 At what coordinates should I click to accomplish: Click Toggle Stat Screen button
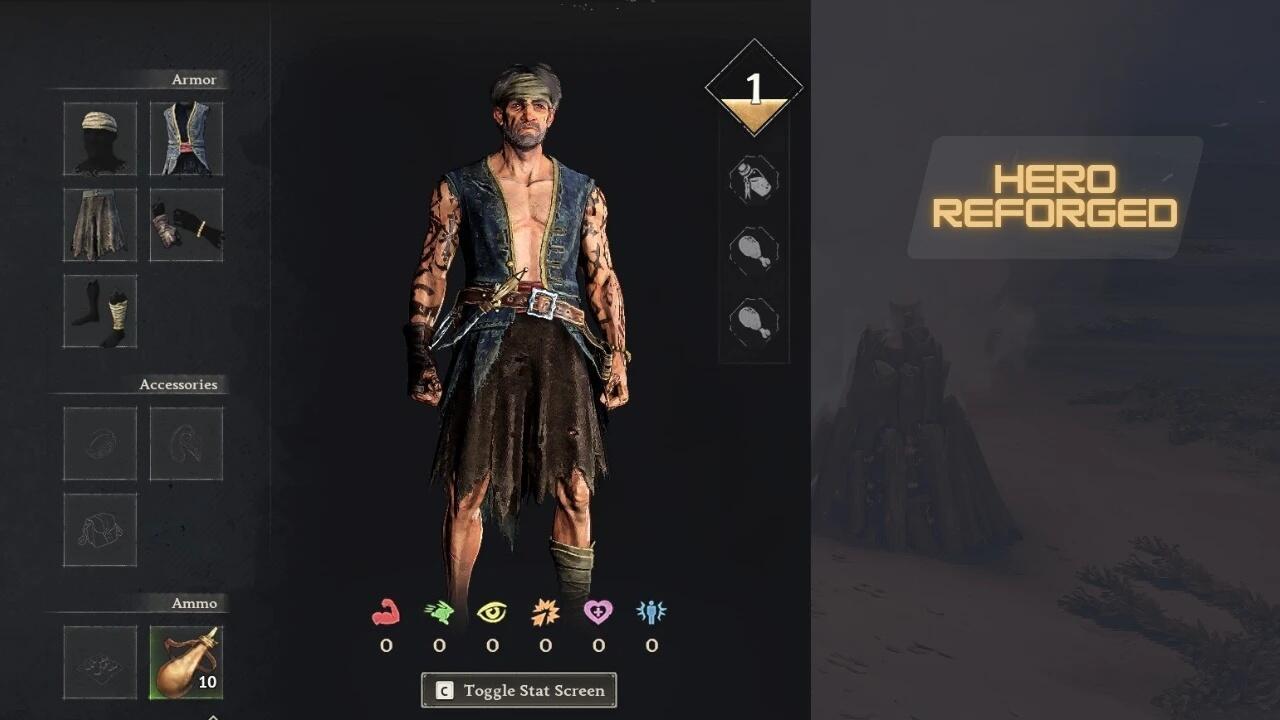pos(518,690)
